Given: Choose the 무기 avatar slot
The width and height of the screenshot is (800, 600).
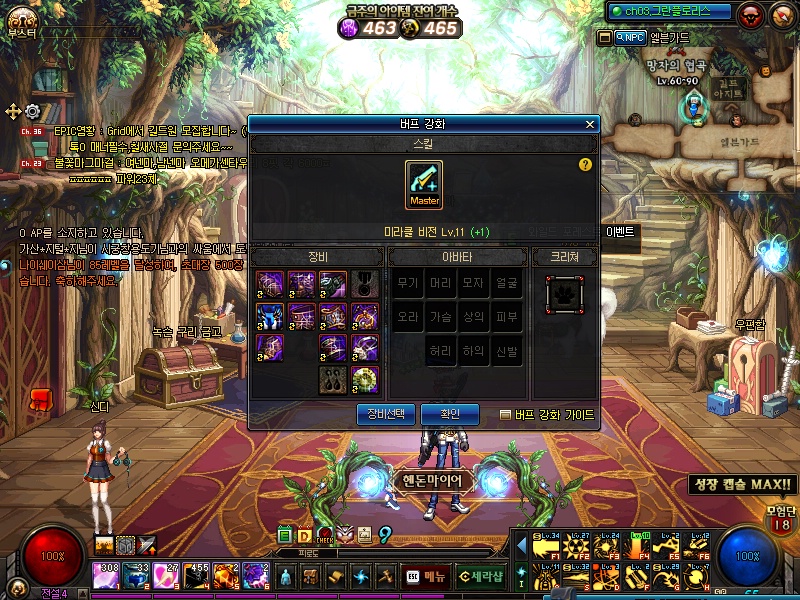Looking at the screenshot, I should 407,284.
